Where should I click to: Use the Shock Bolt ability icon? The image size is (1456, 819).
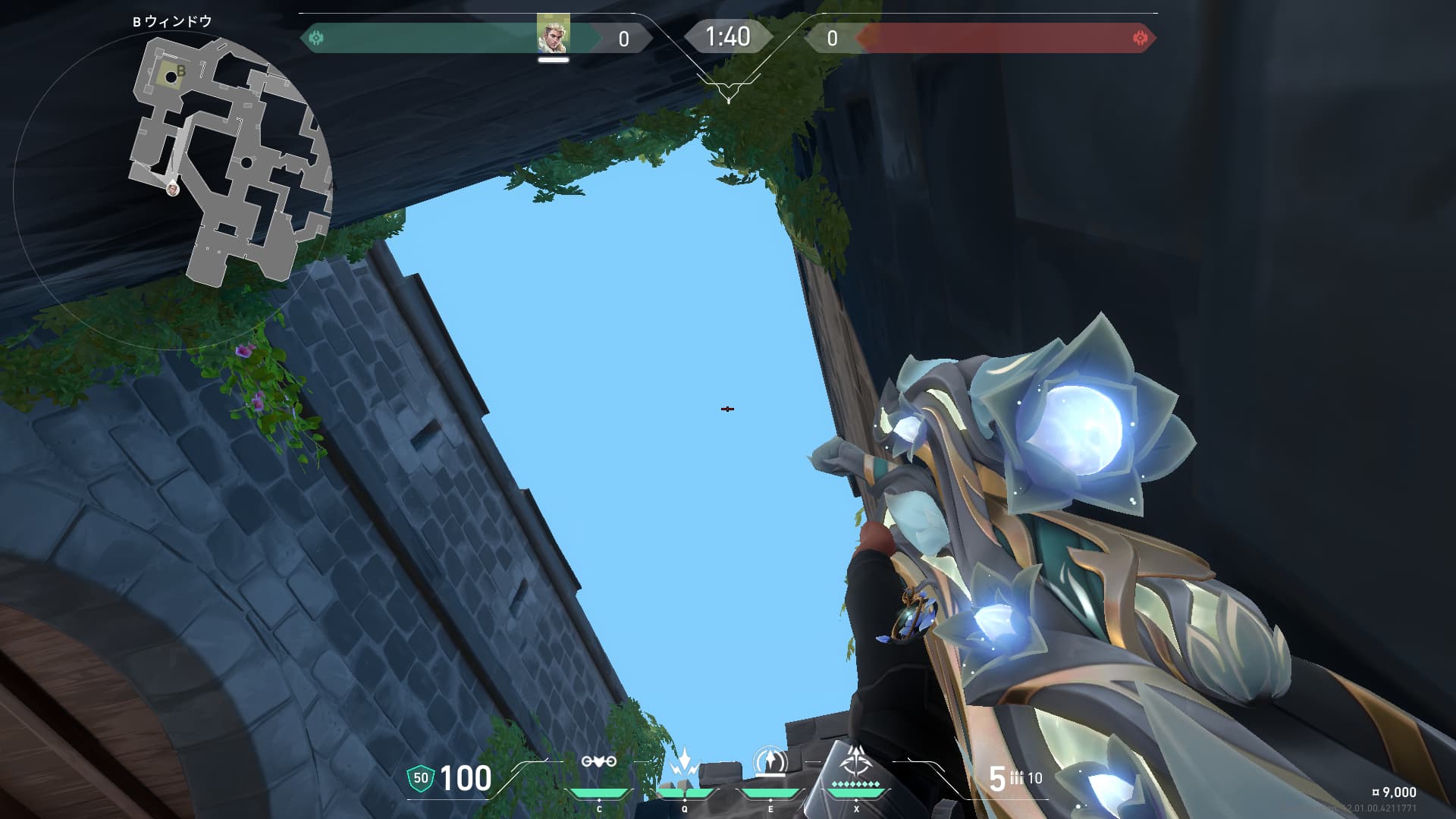pos(684,762)
